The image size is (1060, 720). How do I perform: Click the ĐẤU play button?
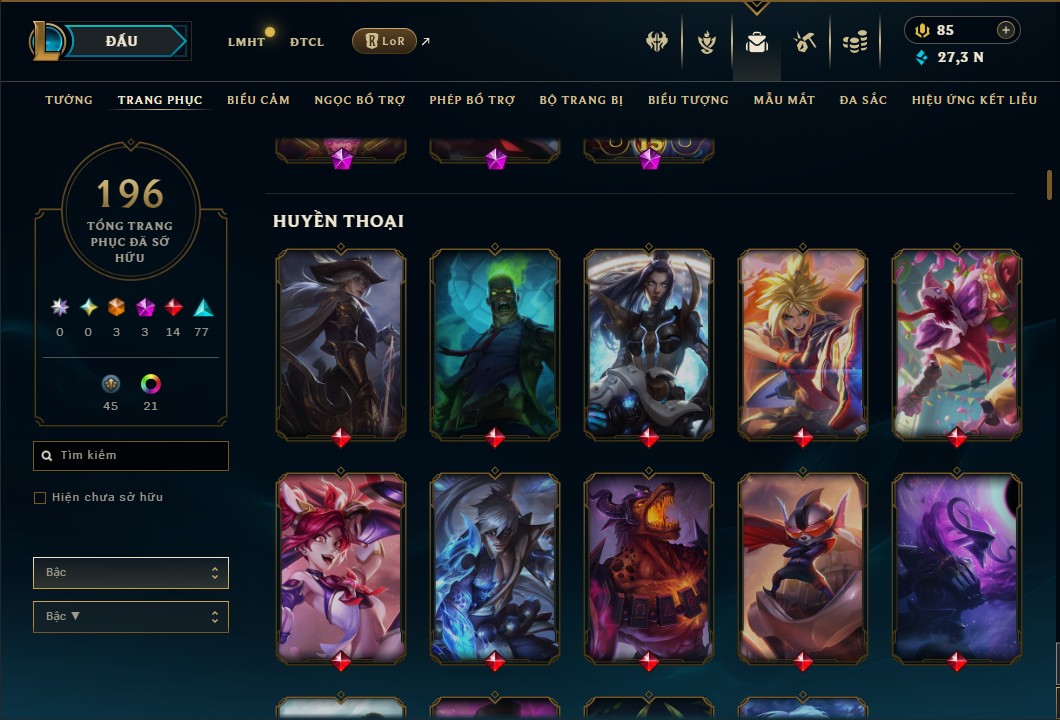(122, 41)
